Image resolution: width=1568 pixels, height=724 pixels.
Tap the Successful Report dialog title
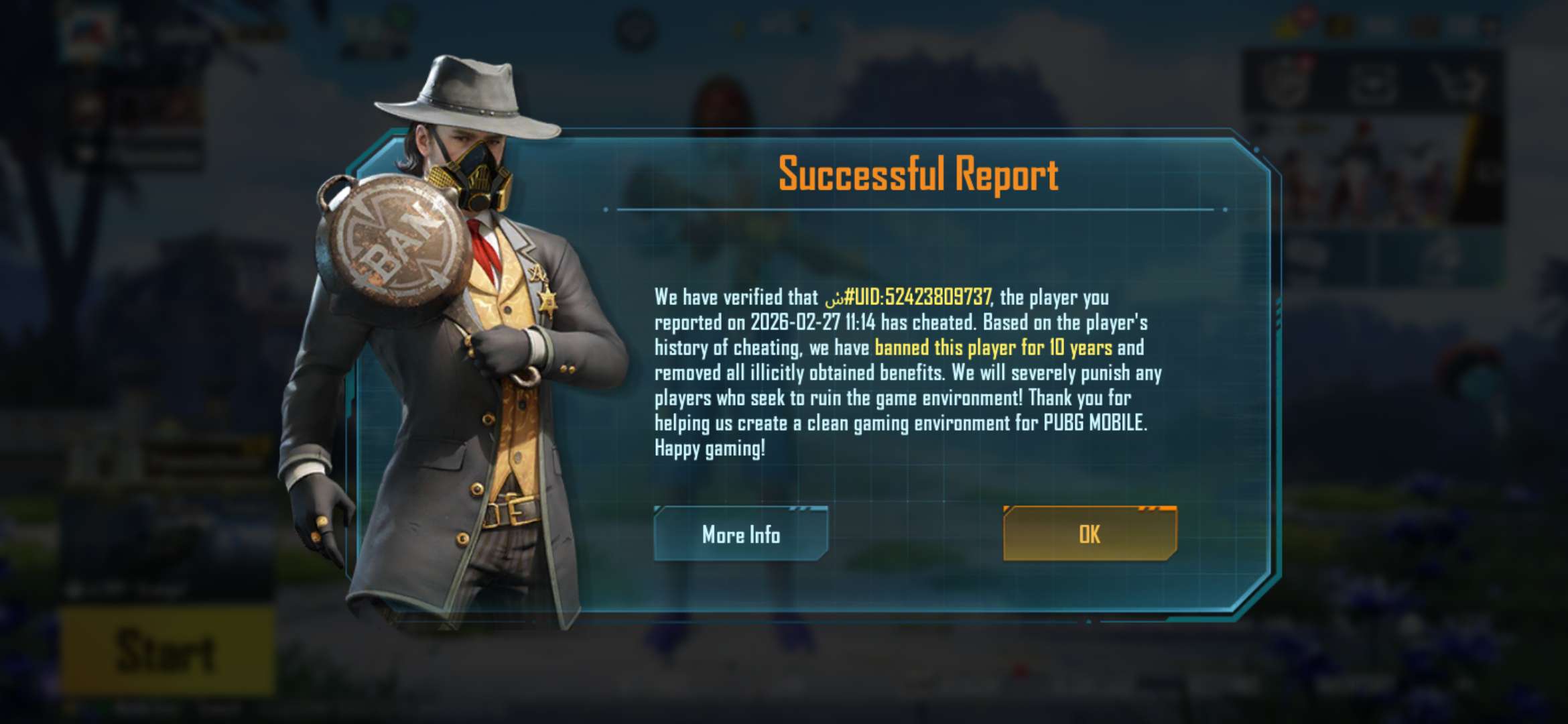(918, 178)
